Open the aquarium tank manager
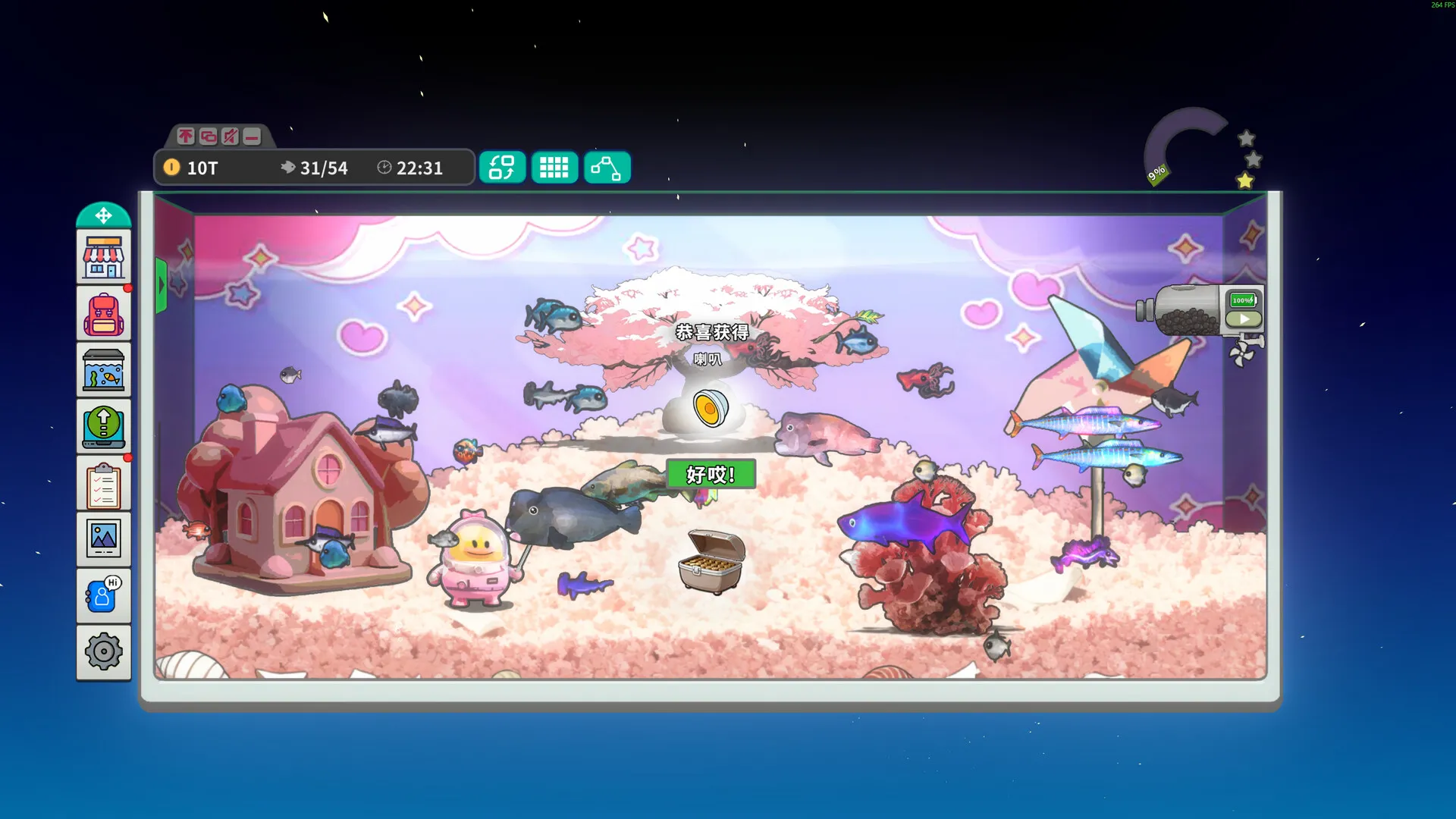 tap(103, 369)
